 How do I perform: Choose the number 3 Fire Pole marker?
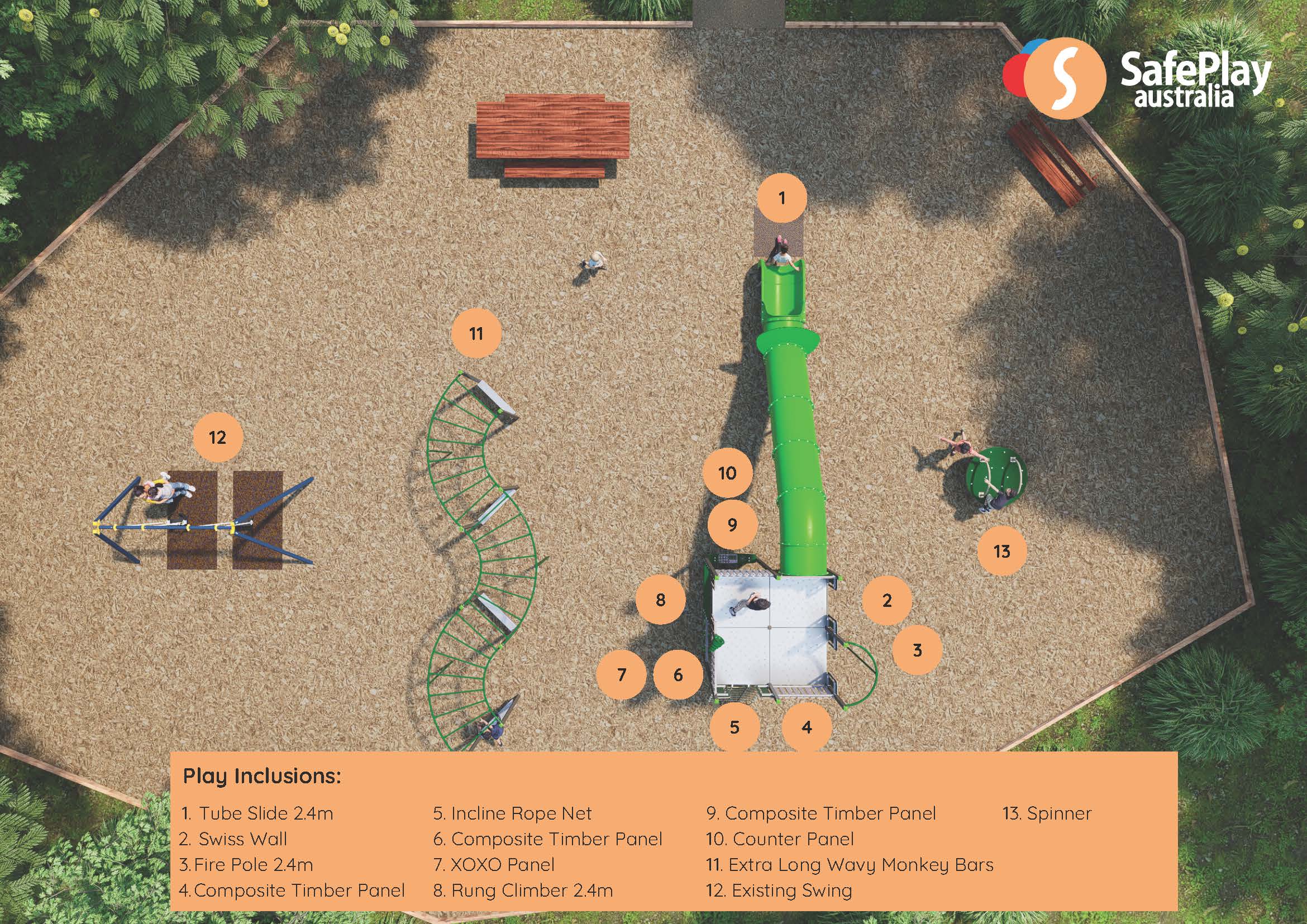tap(917, 650)
